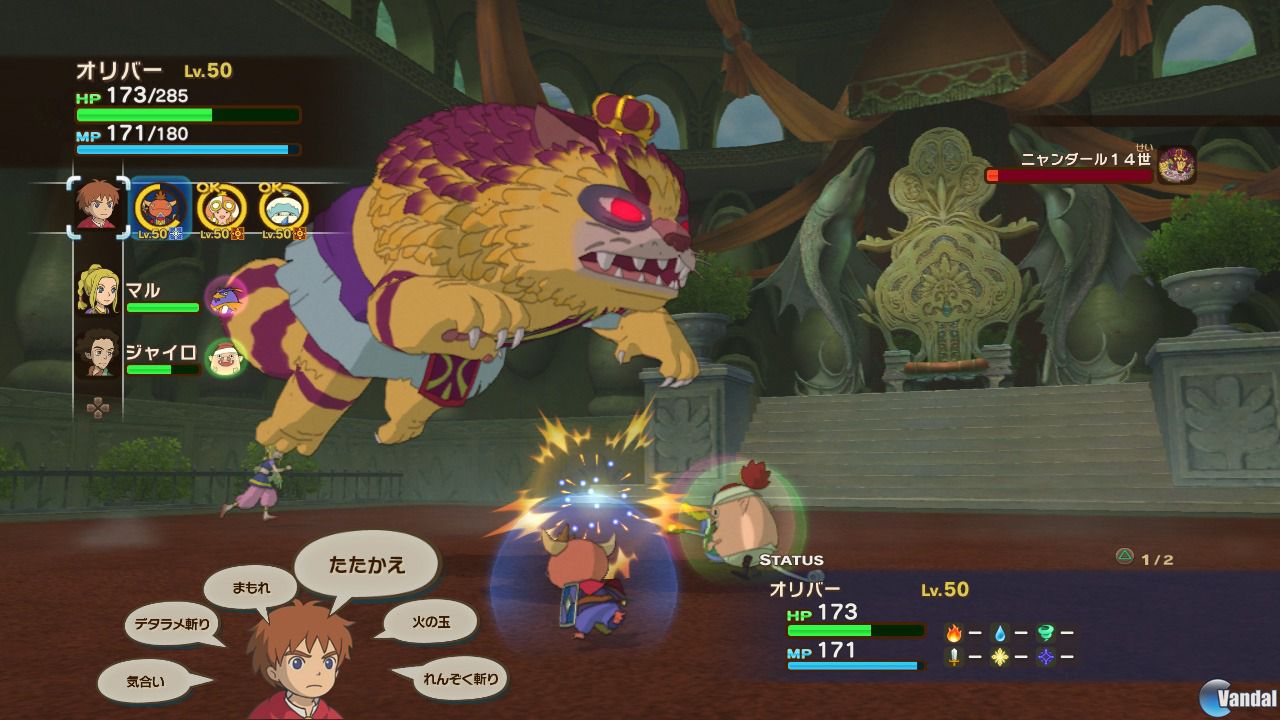Cast the 火の玉 fireball command

(x=429, y=622)
